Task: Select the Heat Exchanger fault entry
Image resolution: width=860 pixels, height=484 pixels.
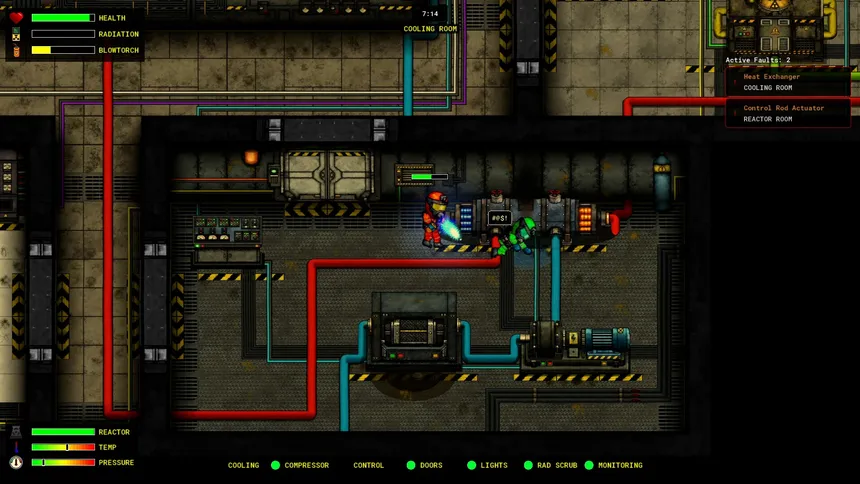Action: (x=788, y=82)
